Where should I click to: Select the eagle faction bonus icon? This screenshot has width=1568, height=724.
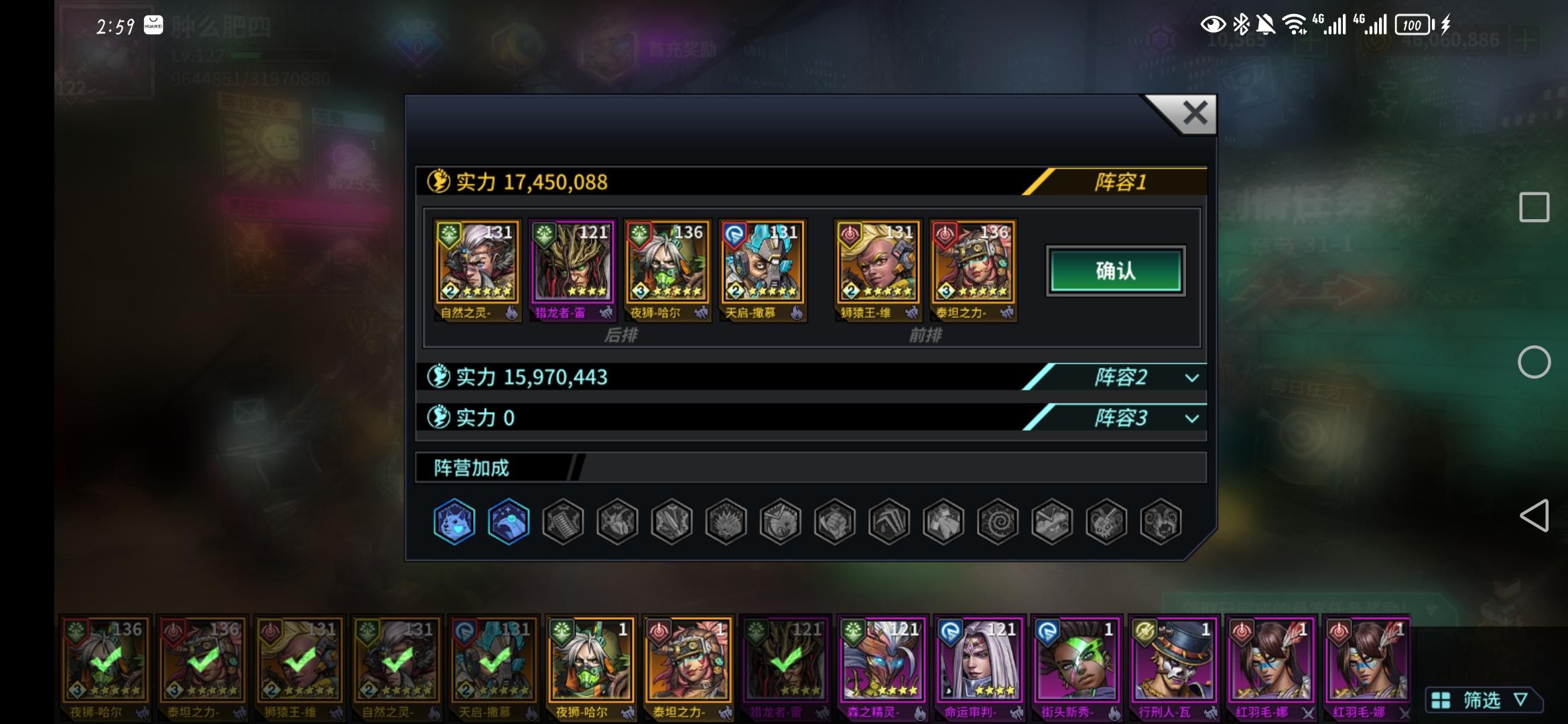click(508, 522)
